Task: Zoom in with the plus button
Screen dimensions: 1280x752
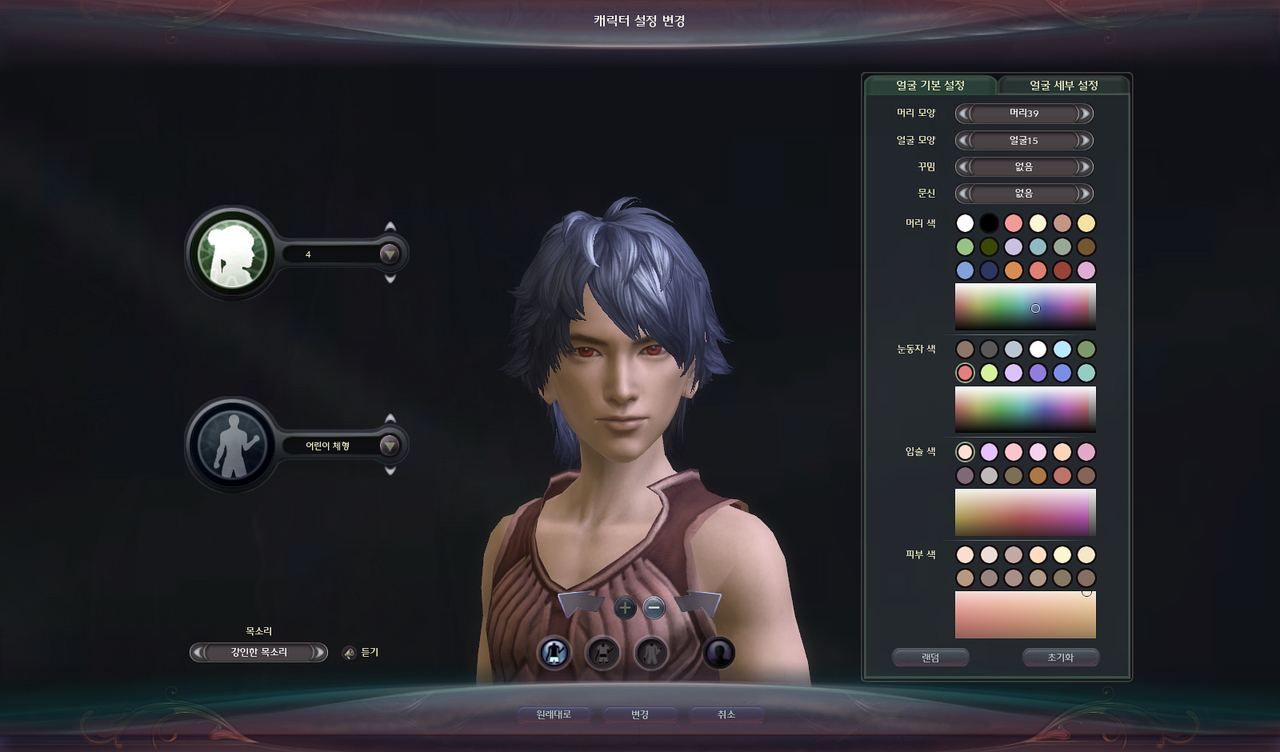Action: (625, 607)
